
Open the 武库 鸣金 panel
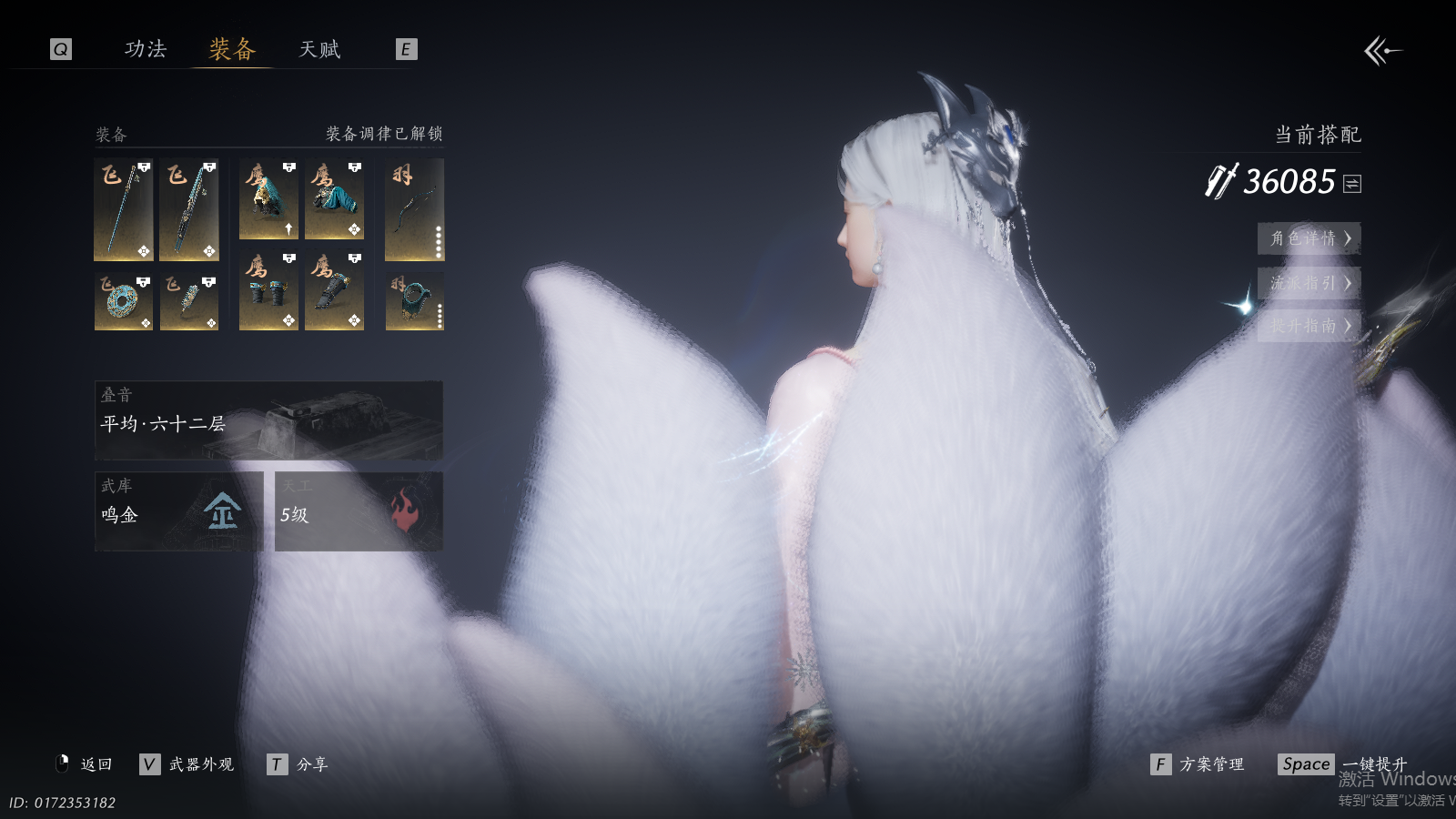pyautogui.click(x=178, y=511)
